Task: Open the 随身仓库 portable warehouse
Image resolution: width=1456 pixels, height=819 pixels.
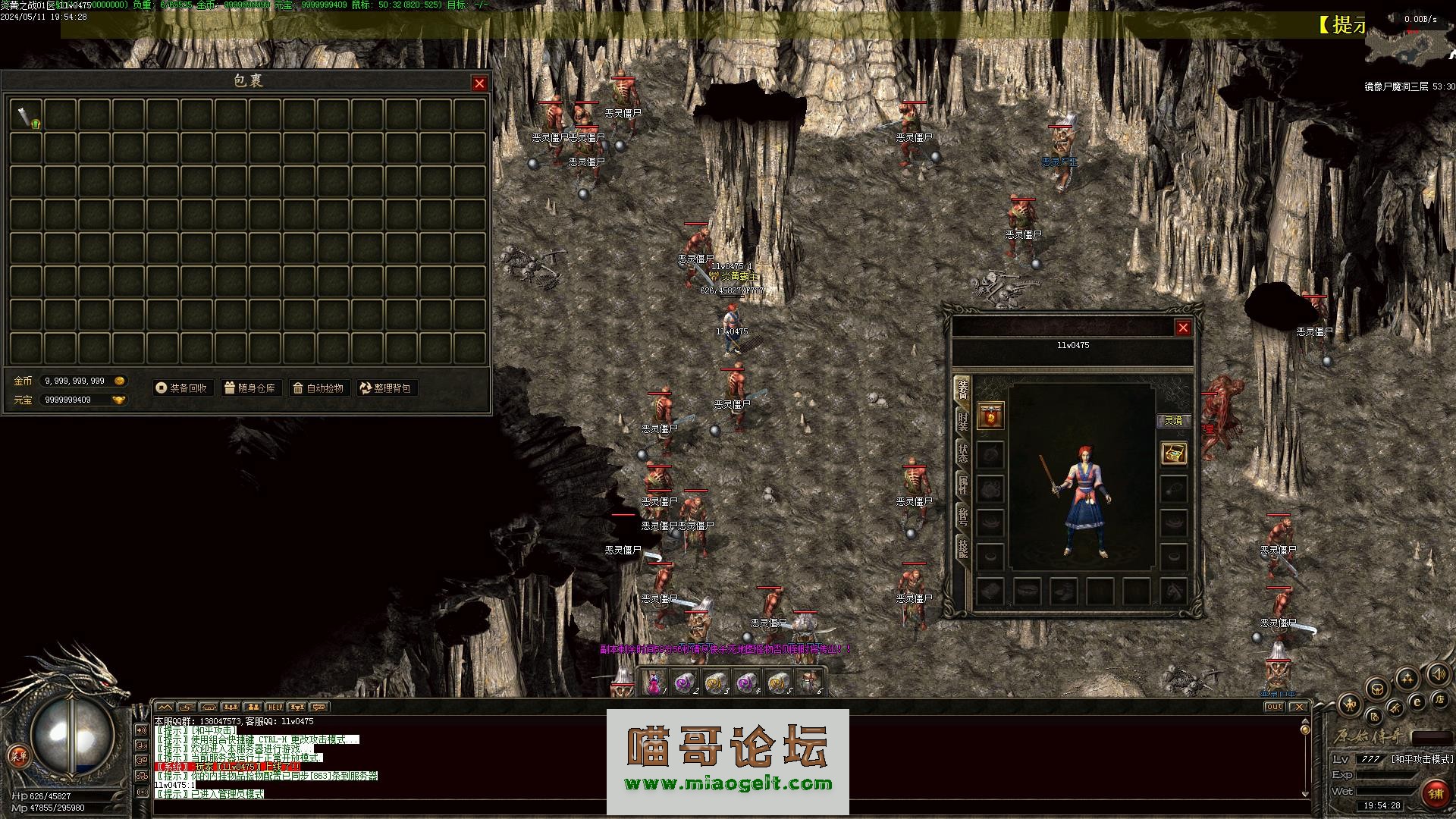Action: 249,388
